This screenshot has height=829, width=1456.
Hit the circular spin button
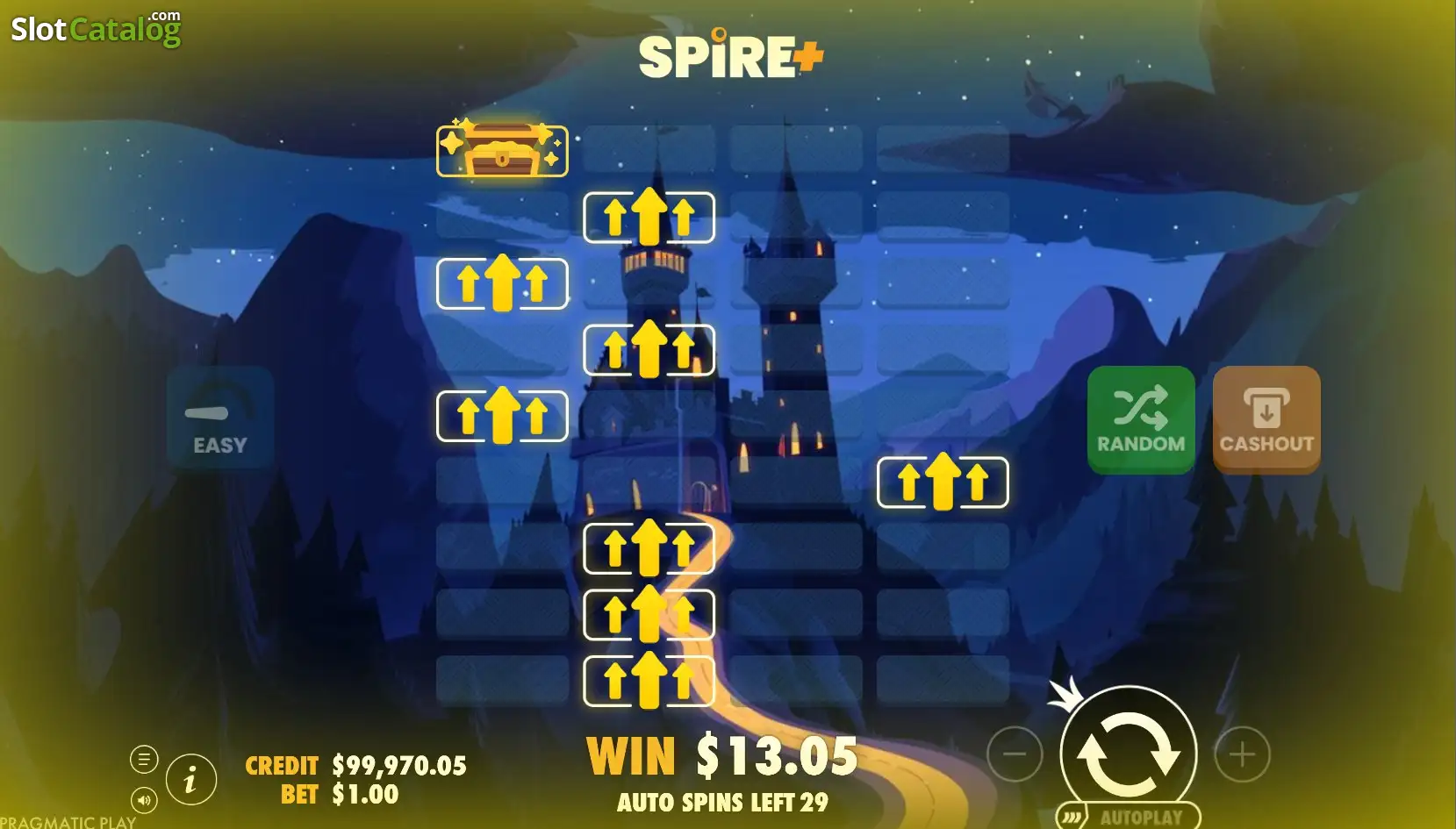[1128, 754]
